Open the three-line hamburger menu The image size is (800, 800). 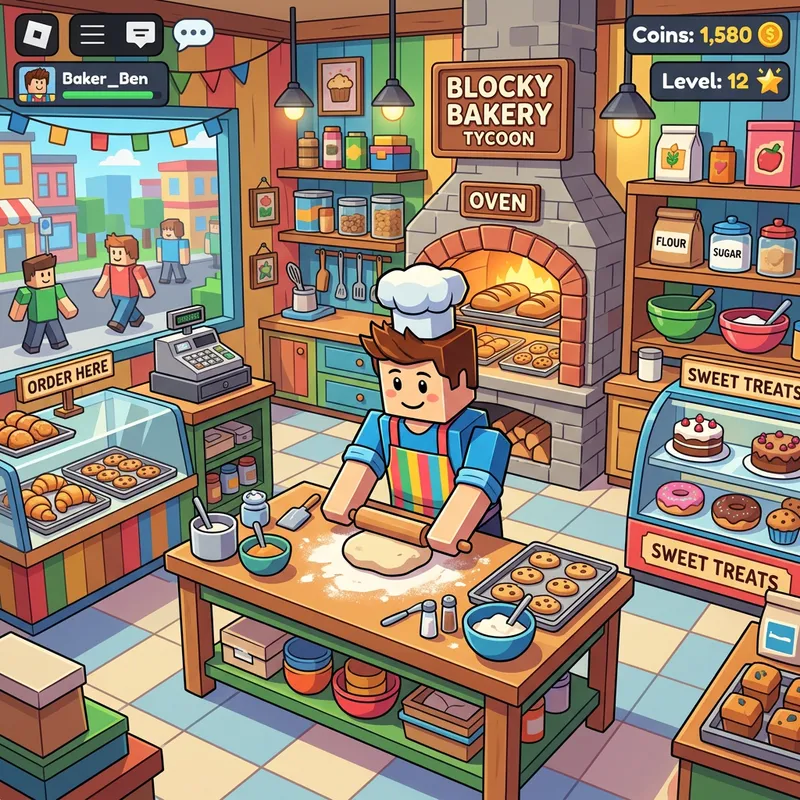tap(92, 33)
